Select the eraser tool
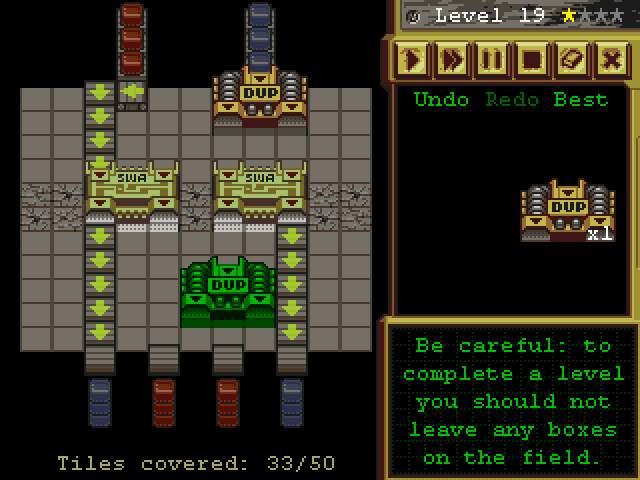The width and height of the screenshot is (640, 480). [x=572, y=60]
